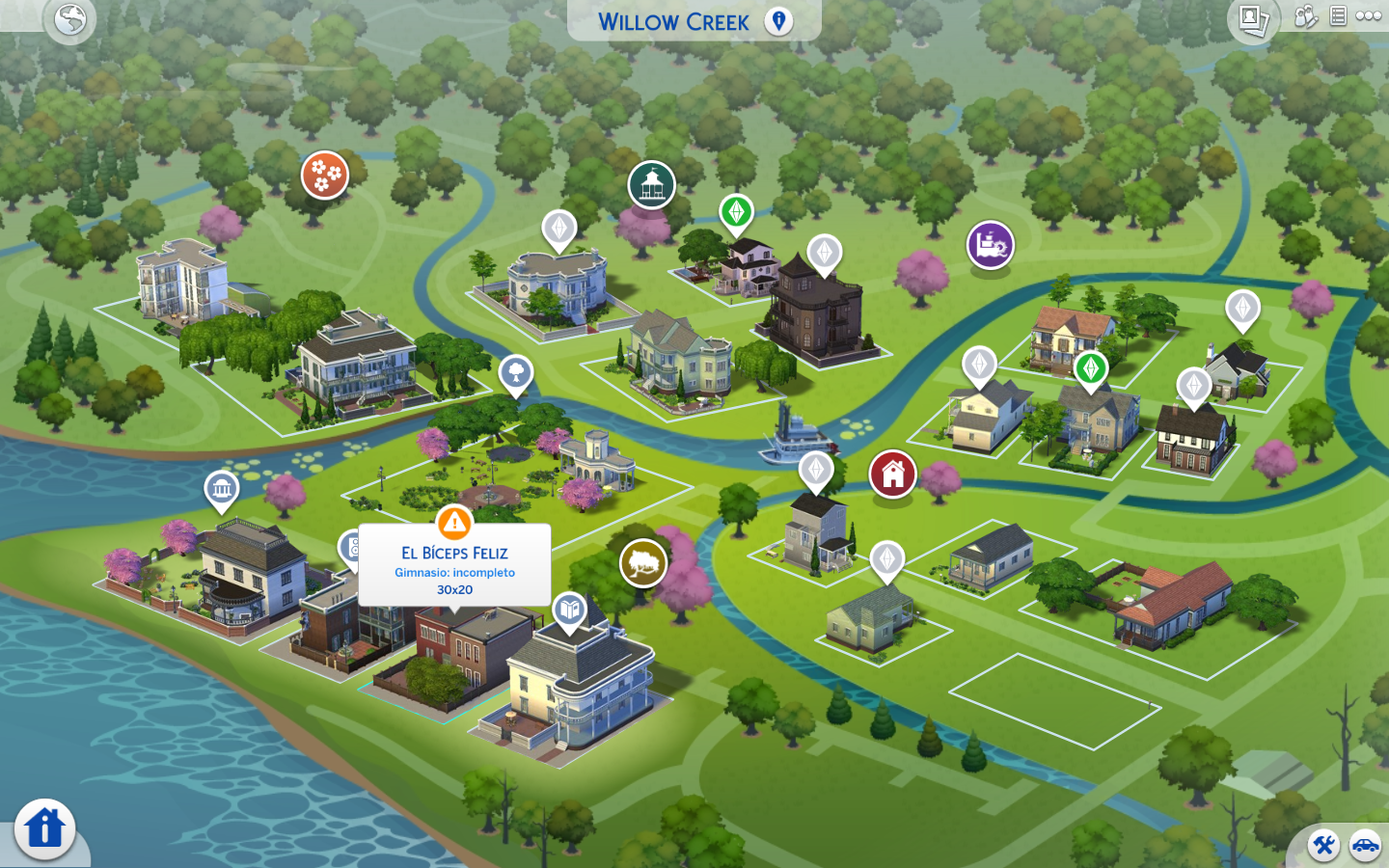The width and height of the screenshot is (1389, 868).
Task: Click the orange warning icon on El Bíceps Feliz
Action: click(x=454, y=523)
